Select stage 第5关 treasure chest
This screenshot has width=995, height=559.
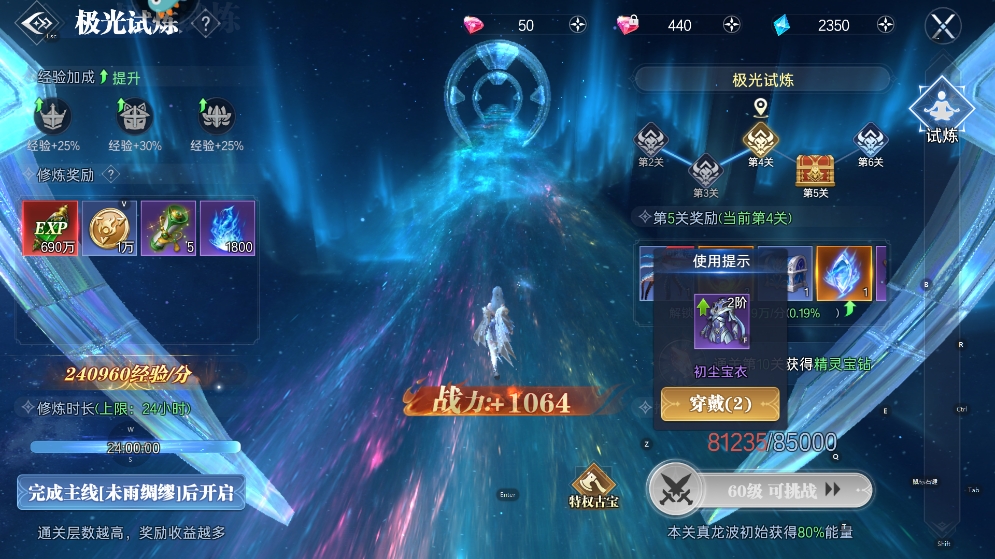tap(815, 171)
